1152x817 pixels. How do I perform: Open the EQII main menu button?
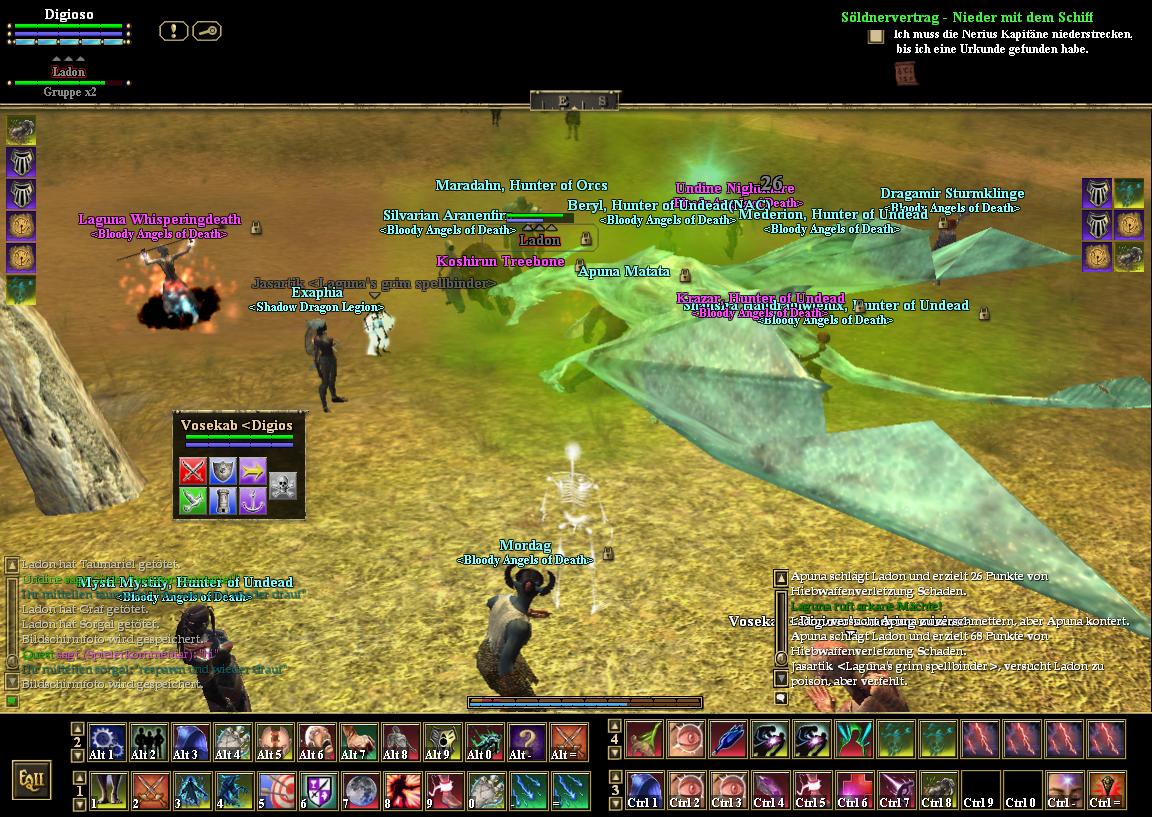31,779
